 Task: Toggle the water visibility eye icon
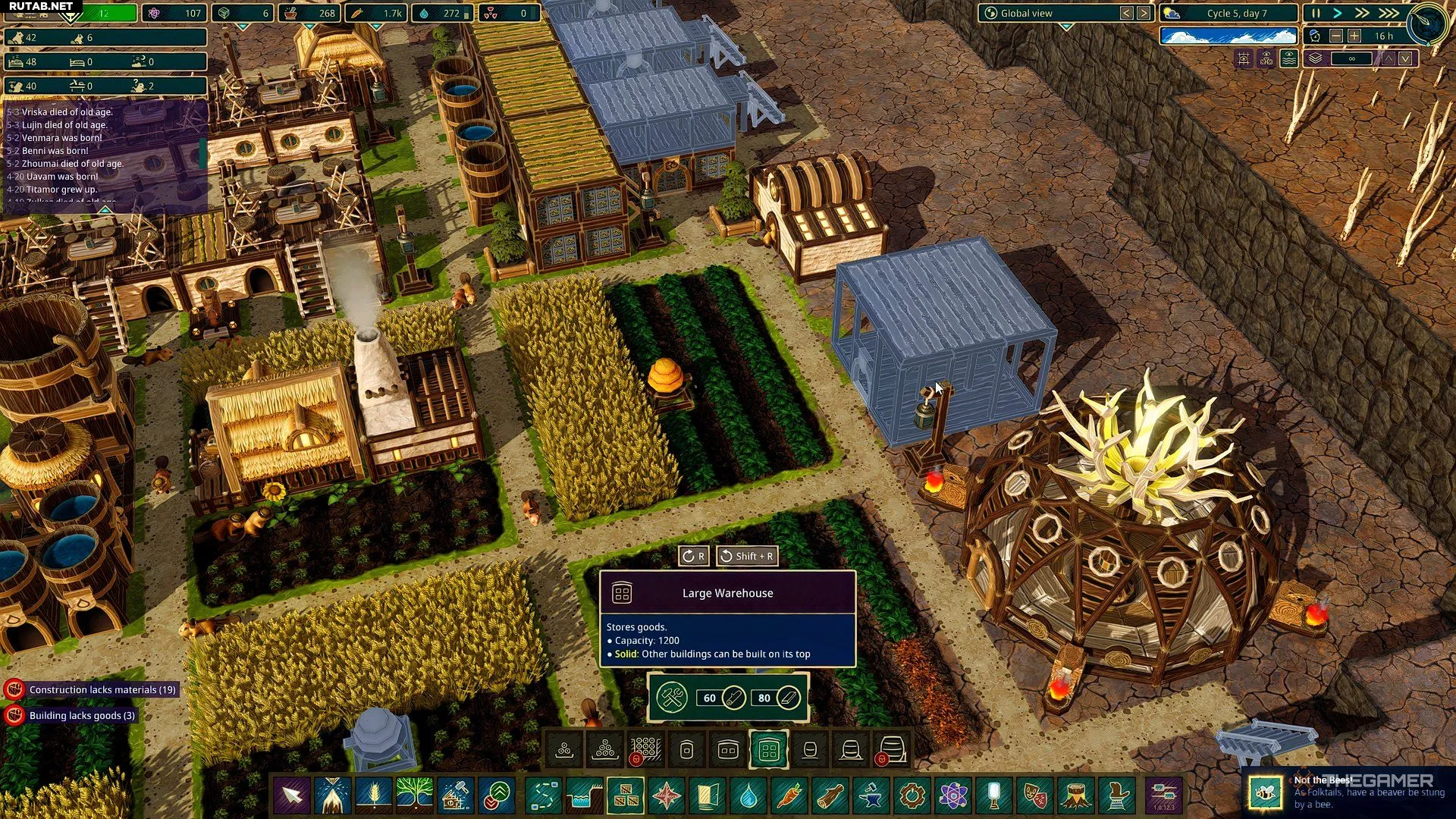(x=1289, y=58)
